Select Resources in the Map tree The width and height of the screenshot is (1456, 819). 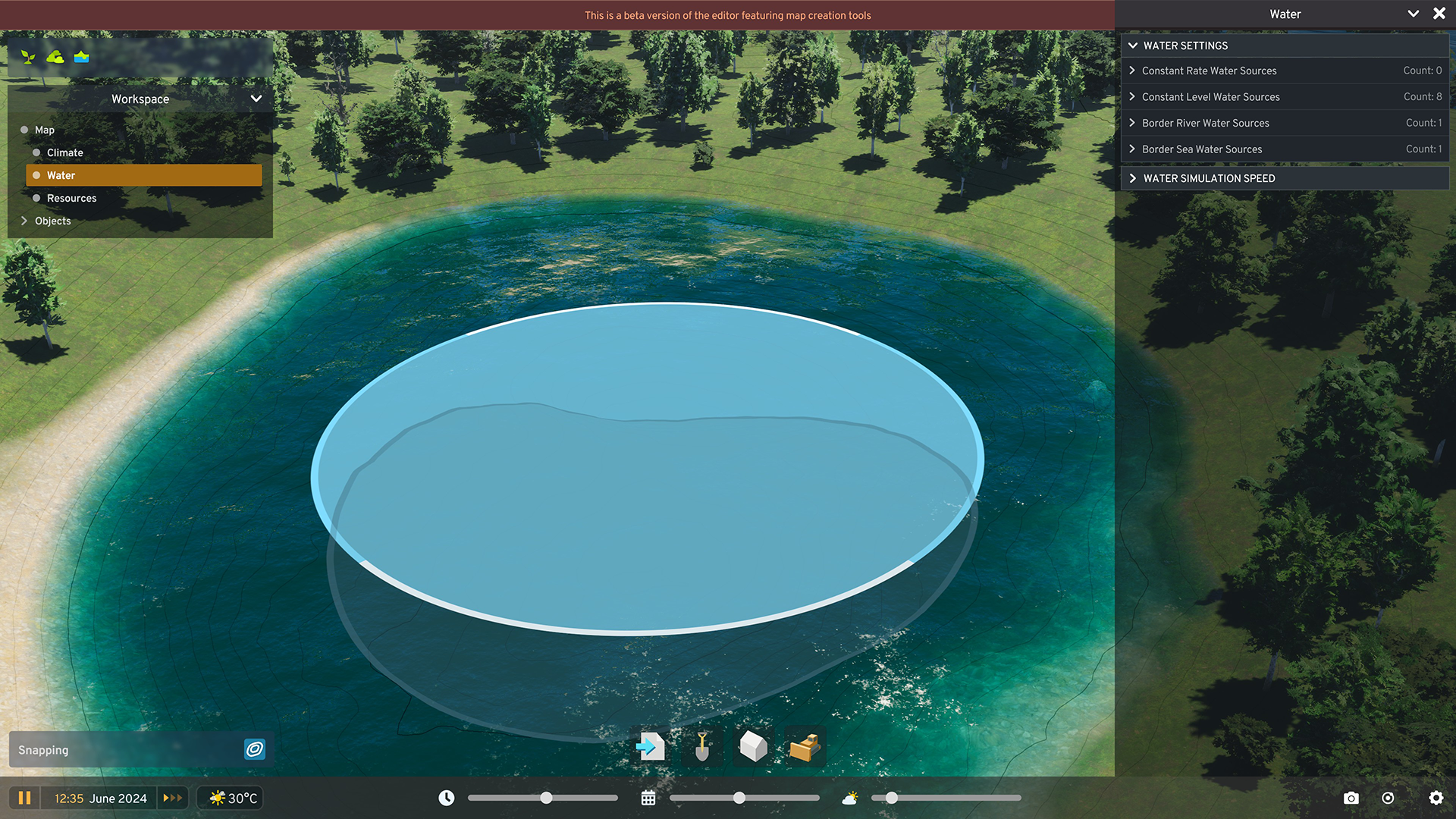tap(71, 198)
